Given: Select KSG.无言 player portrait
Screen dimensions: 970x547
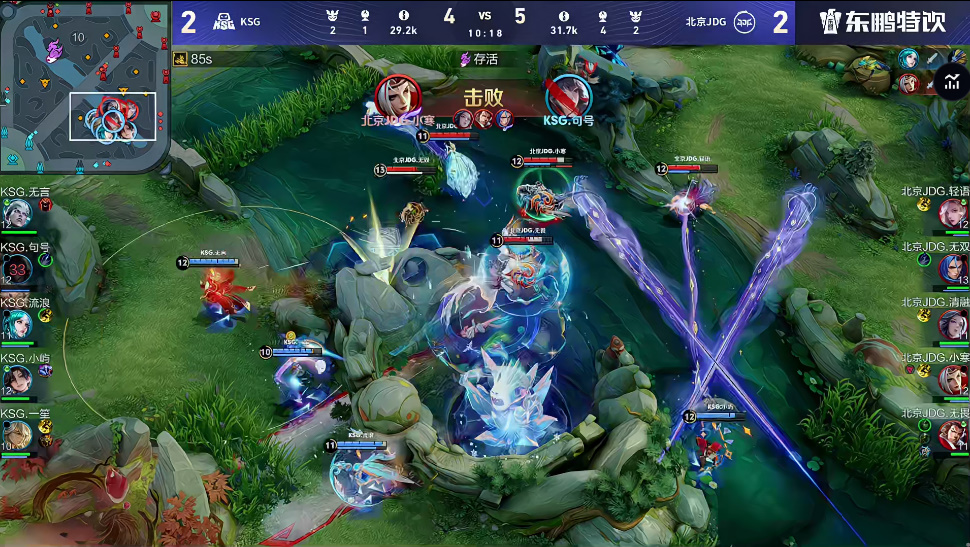Looking at the screenshot, I should click(x=17, y=214).
